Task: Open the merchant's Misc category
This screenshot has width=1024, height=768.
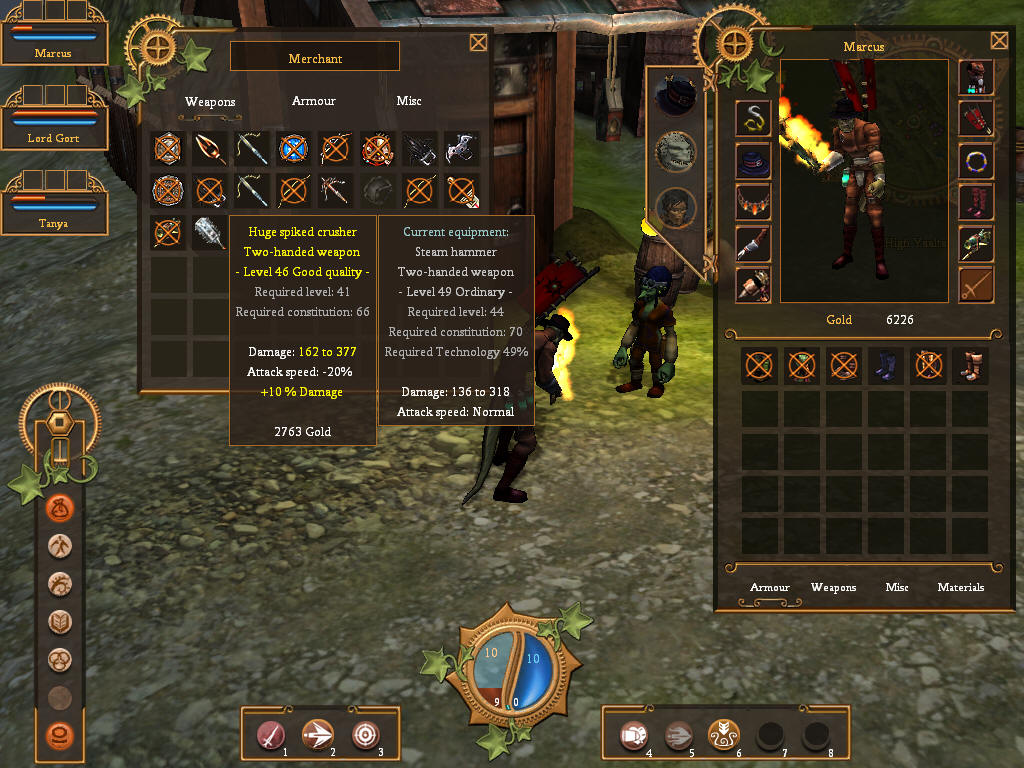Action: pyautogui.click(x=409, y=101)
